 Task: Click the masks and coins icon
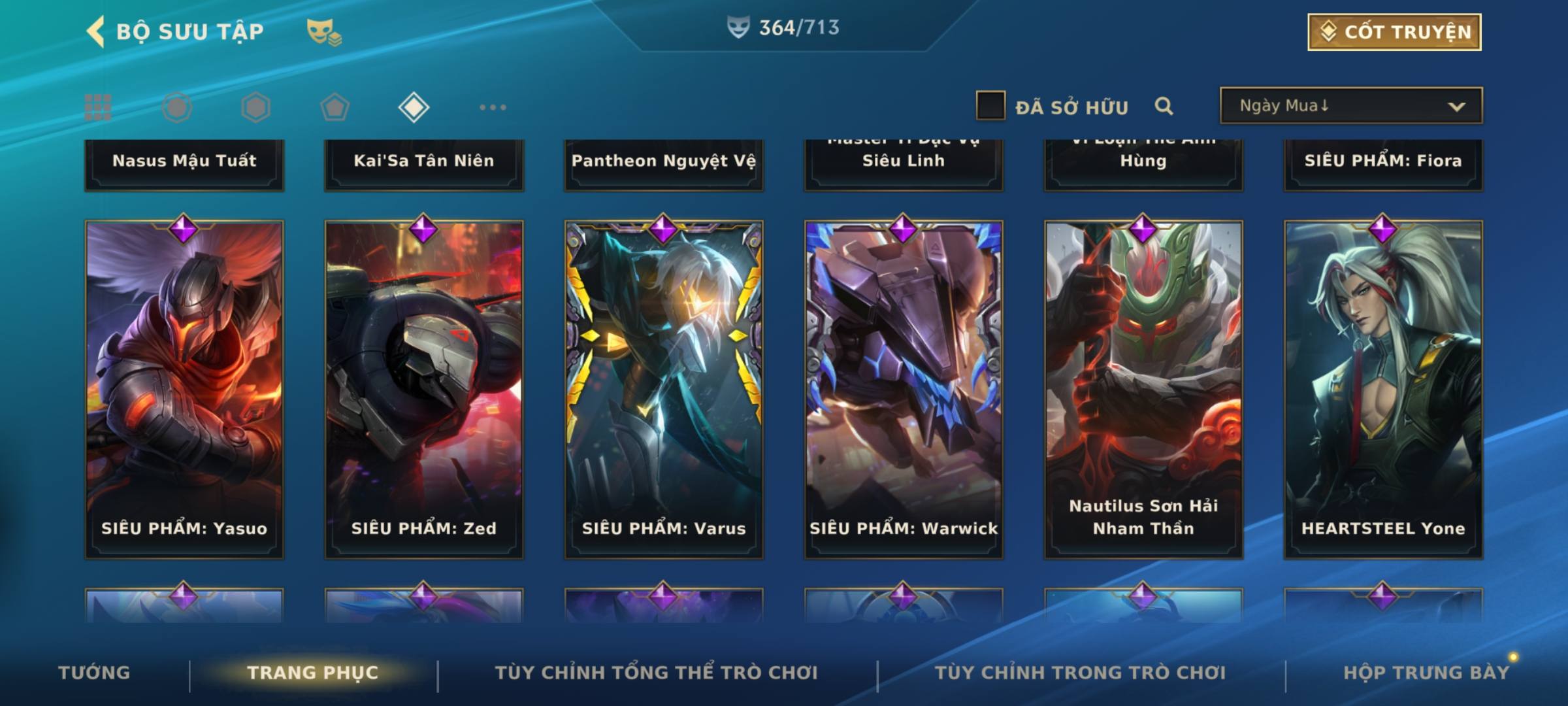tap(324, 31)
